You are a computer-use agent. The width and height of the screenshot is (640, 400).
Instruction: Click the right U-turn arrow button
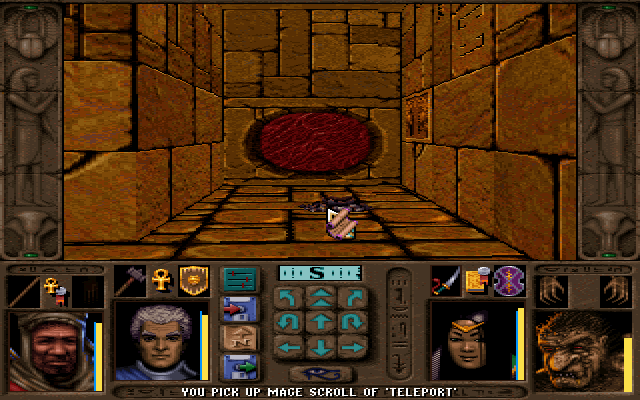(x=349, y=321)
